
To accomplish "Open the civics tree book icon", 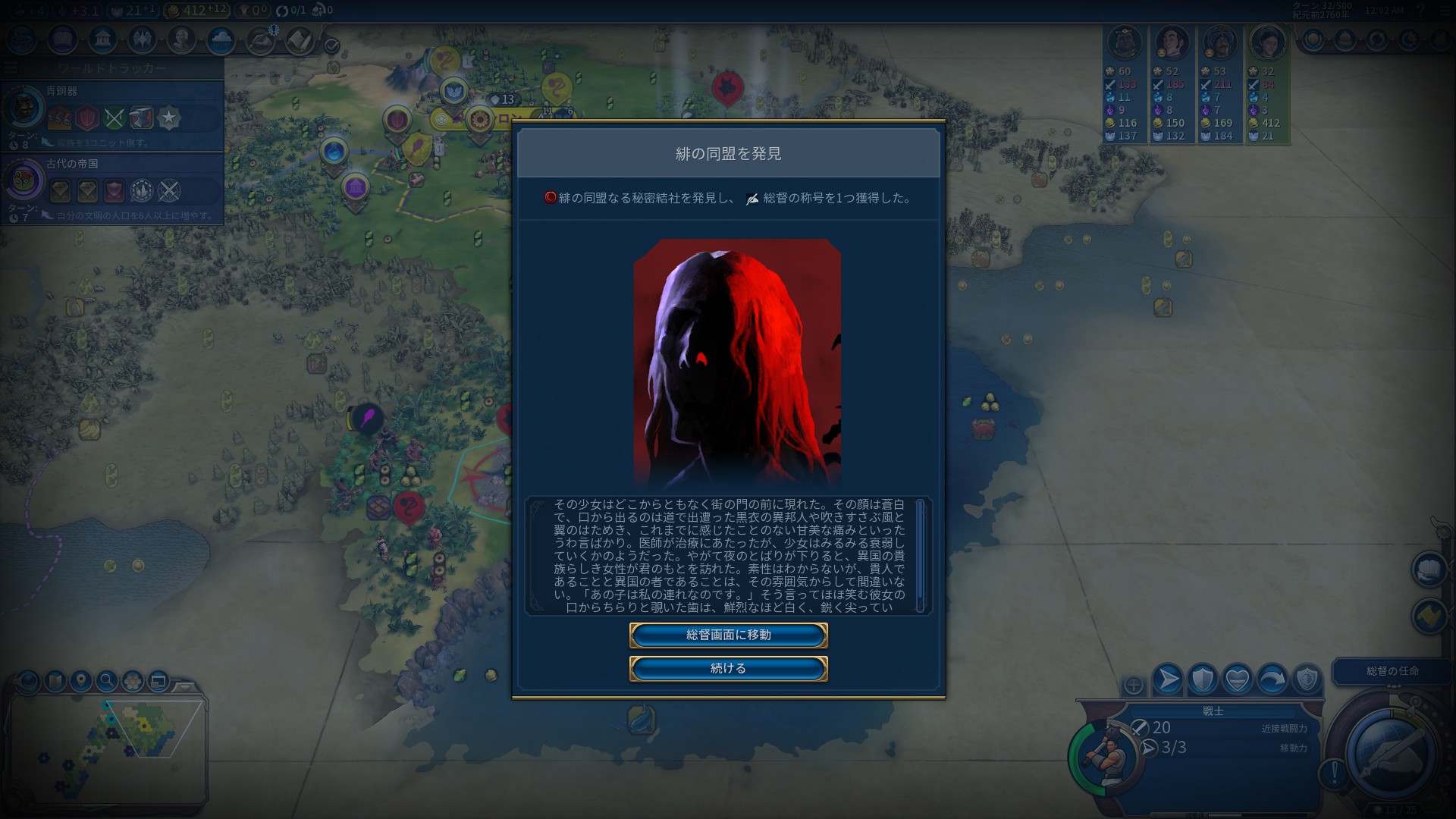I will coord(63,39).
